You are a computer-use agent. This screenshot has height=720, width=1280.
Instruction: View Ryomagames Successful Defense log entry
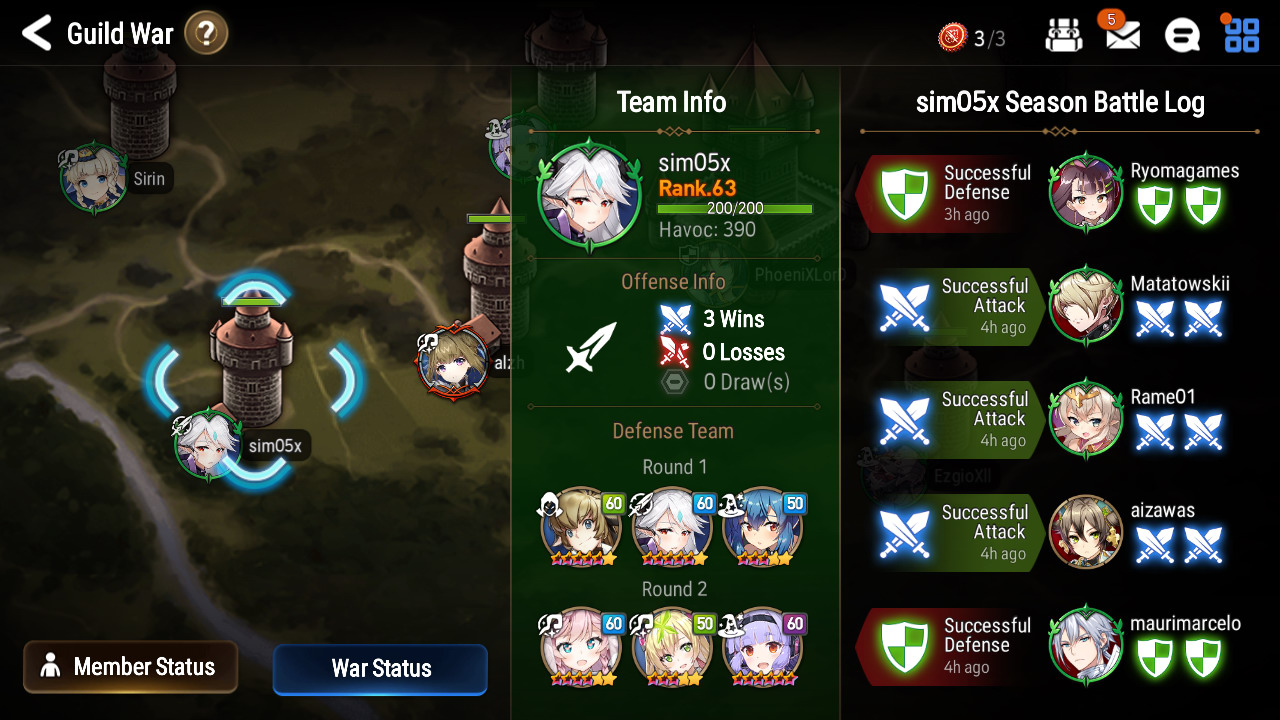pyautogui.click(x=1050, y=192)
